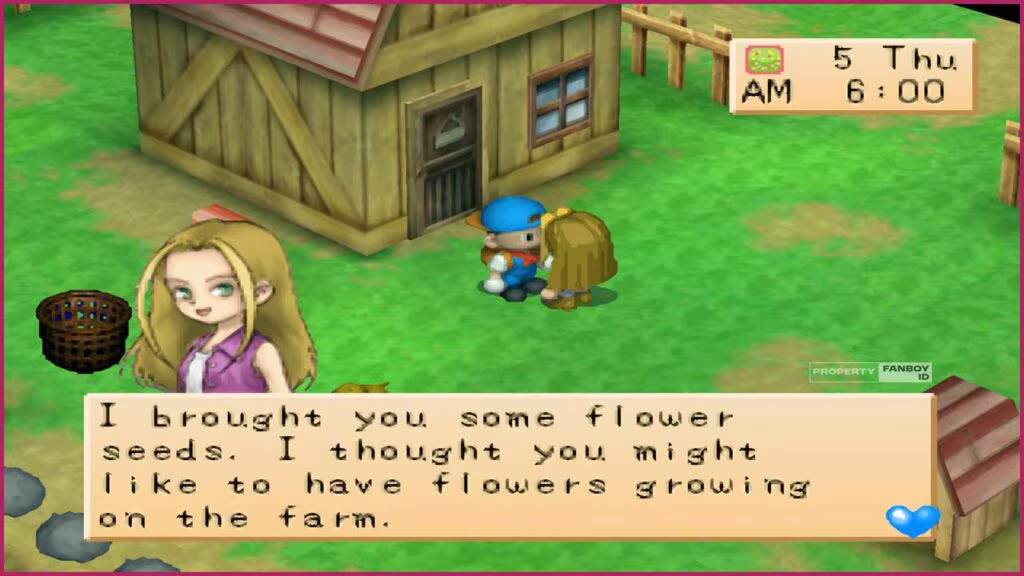Click the blonde girl's dialogue portrait
This screenshot has width=1024, height=576.
(216, 308)
